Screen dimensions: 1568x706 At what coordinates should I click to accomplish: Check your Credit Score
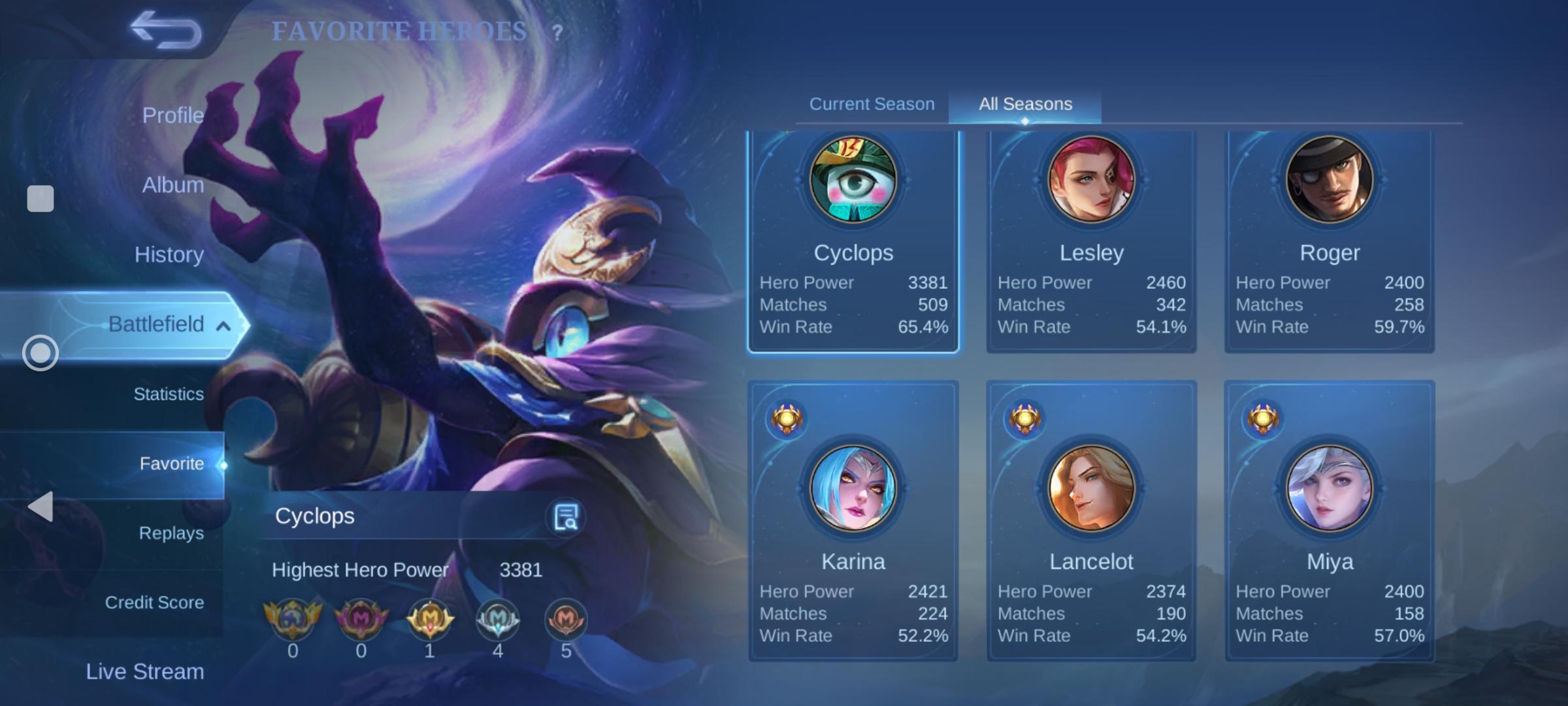154,602
